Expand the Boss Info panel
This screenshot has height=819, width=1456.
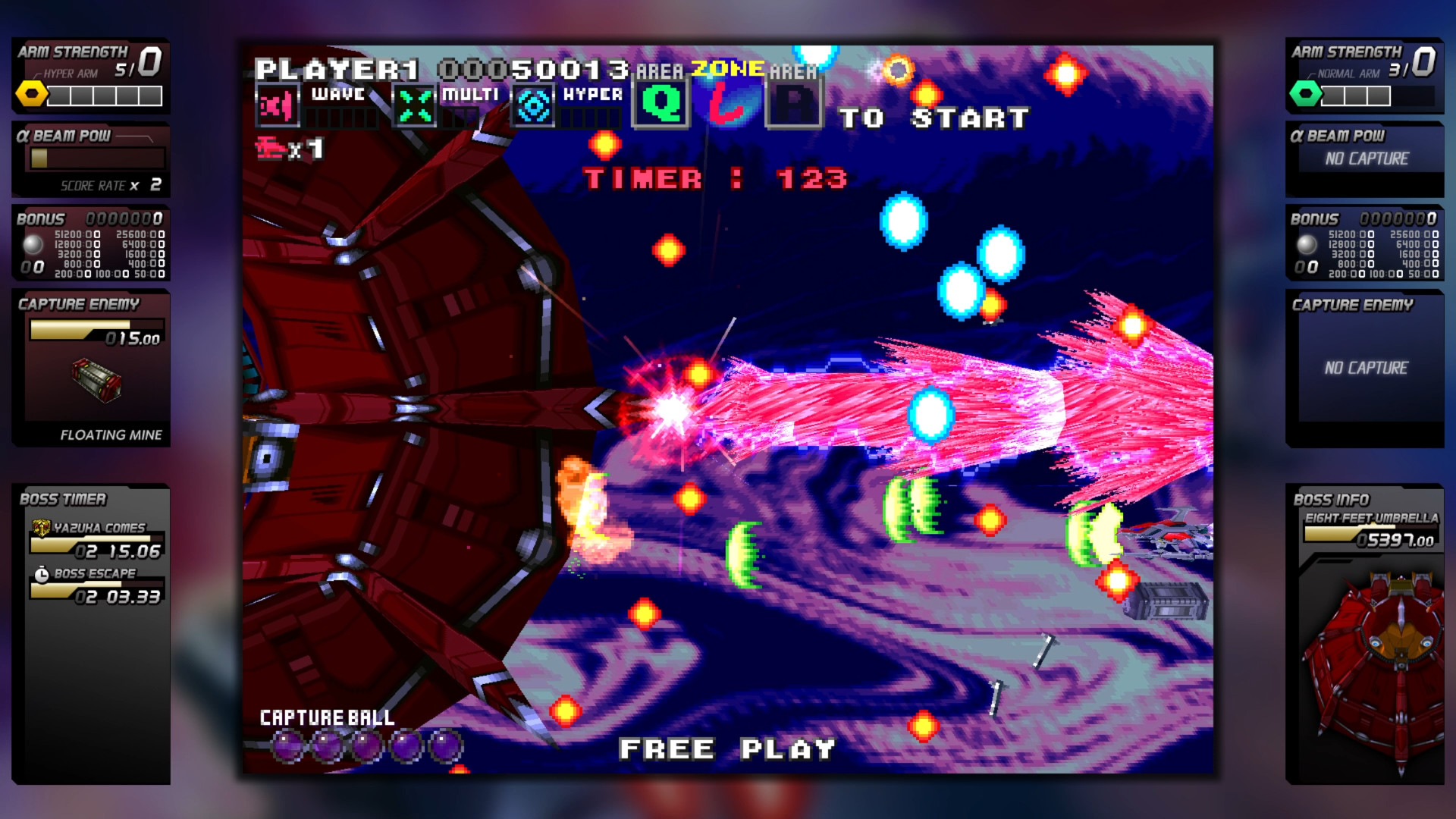[1333, 499]
